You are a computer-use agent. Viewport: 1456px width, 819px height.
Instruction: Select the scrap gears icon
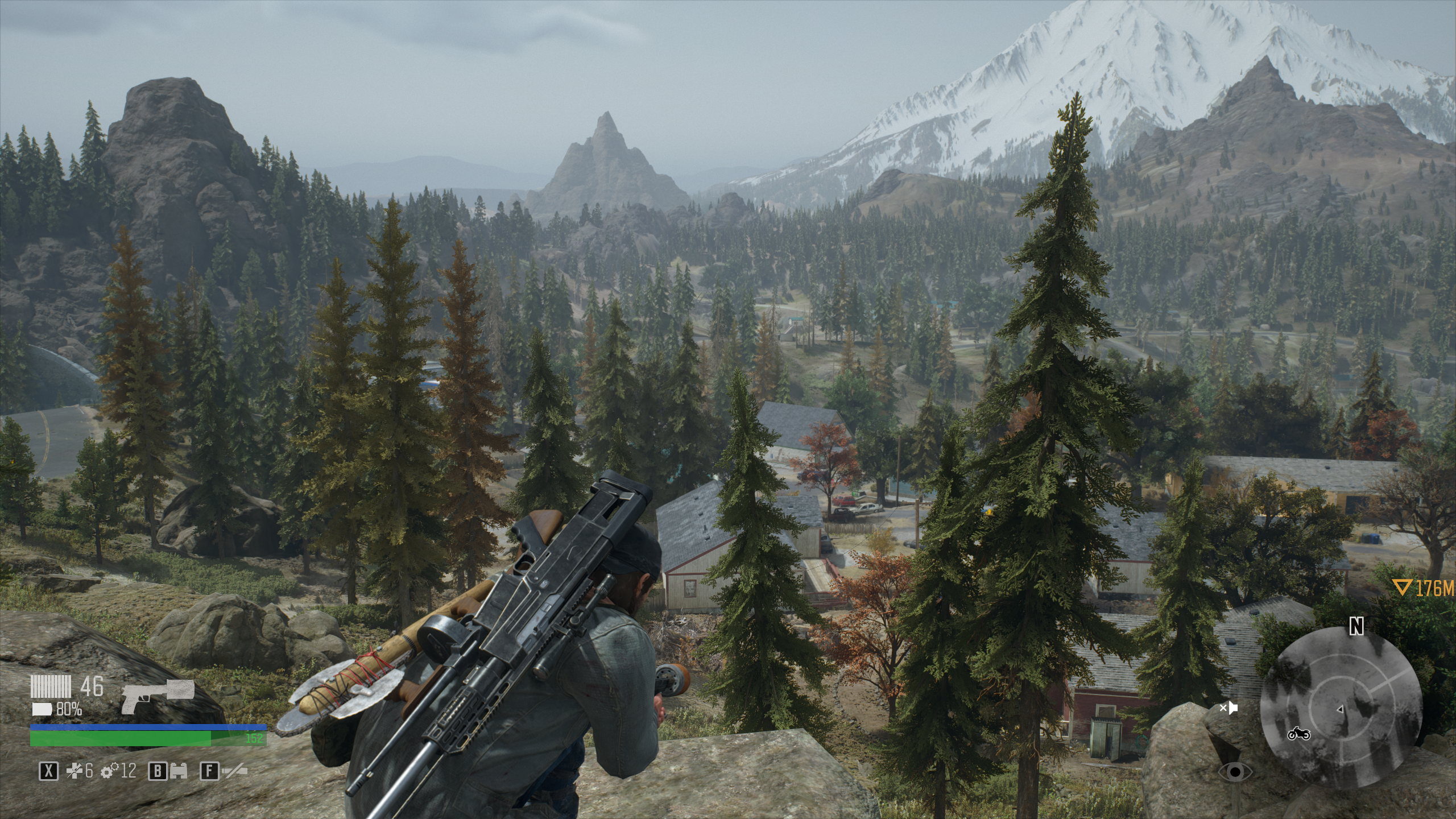click(109, 771)
